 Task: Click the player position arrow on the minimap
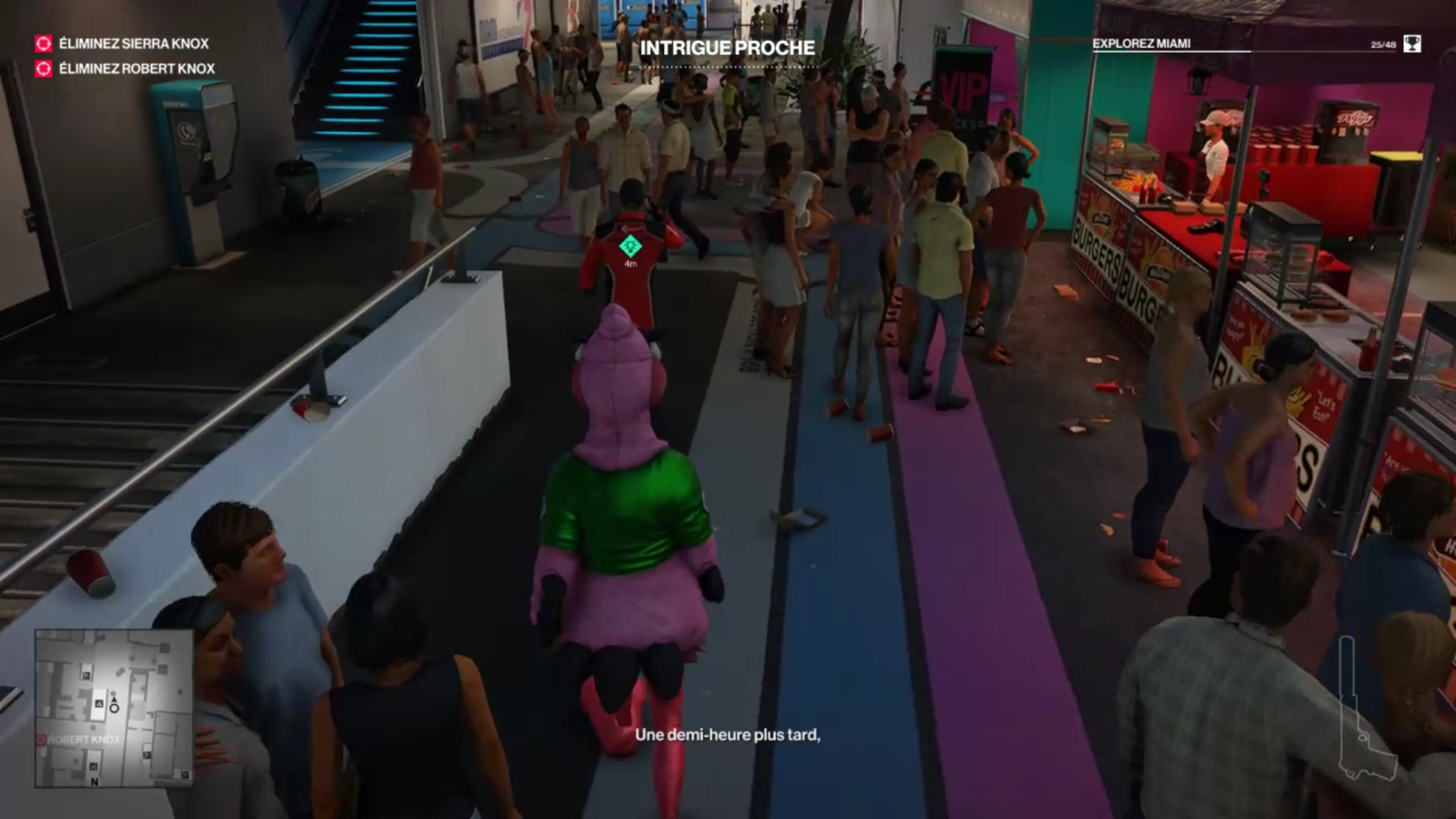[114, 698]
